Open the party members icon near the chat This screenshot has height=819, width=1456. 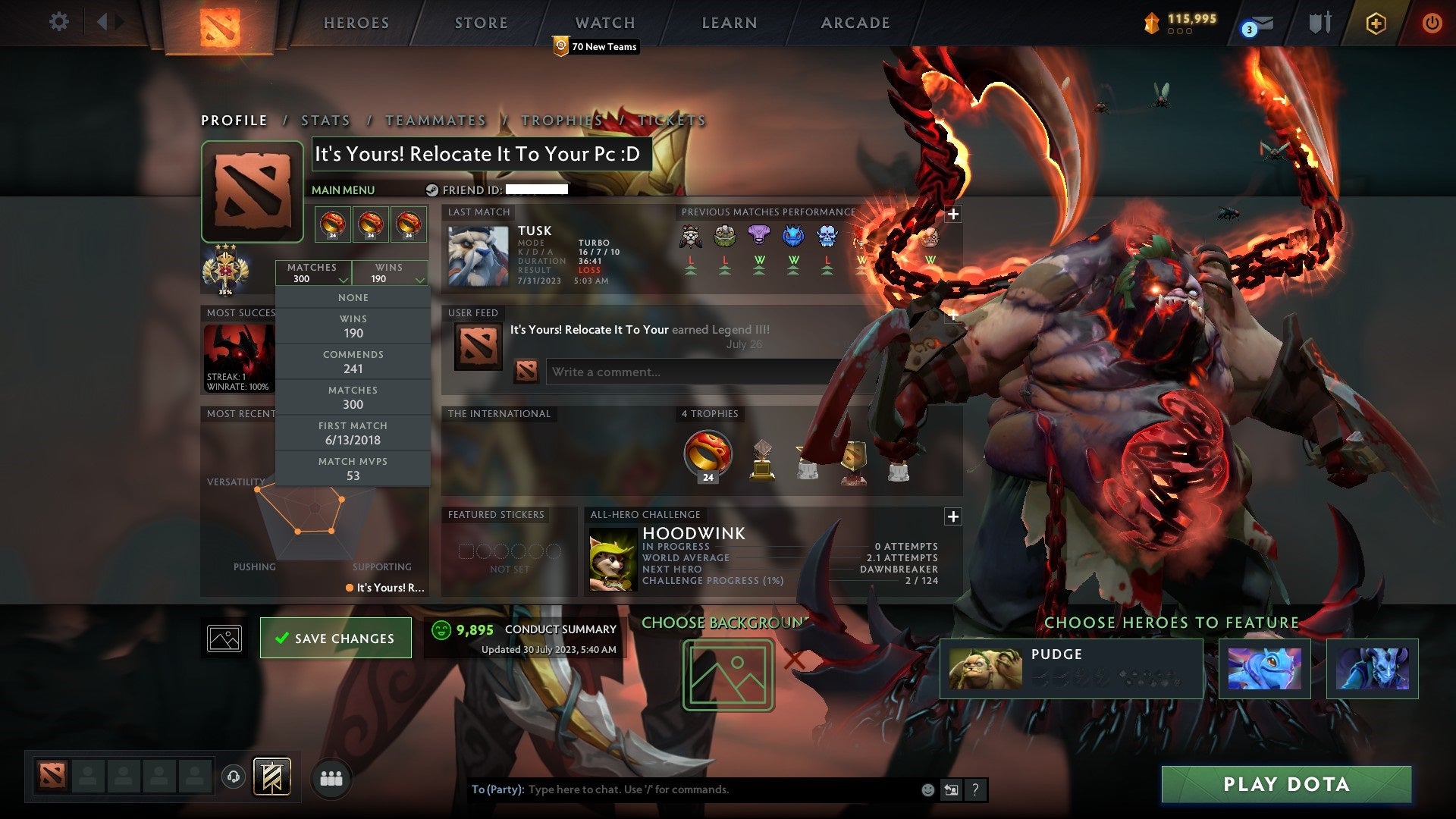click(330, 778)
